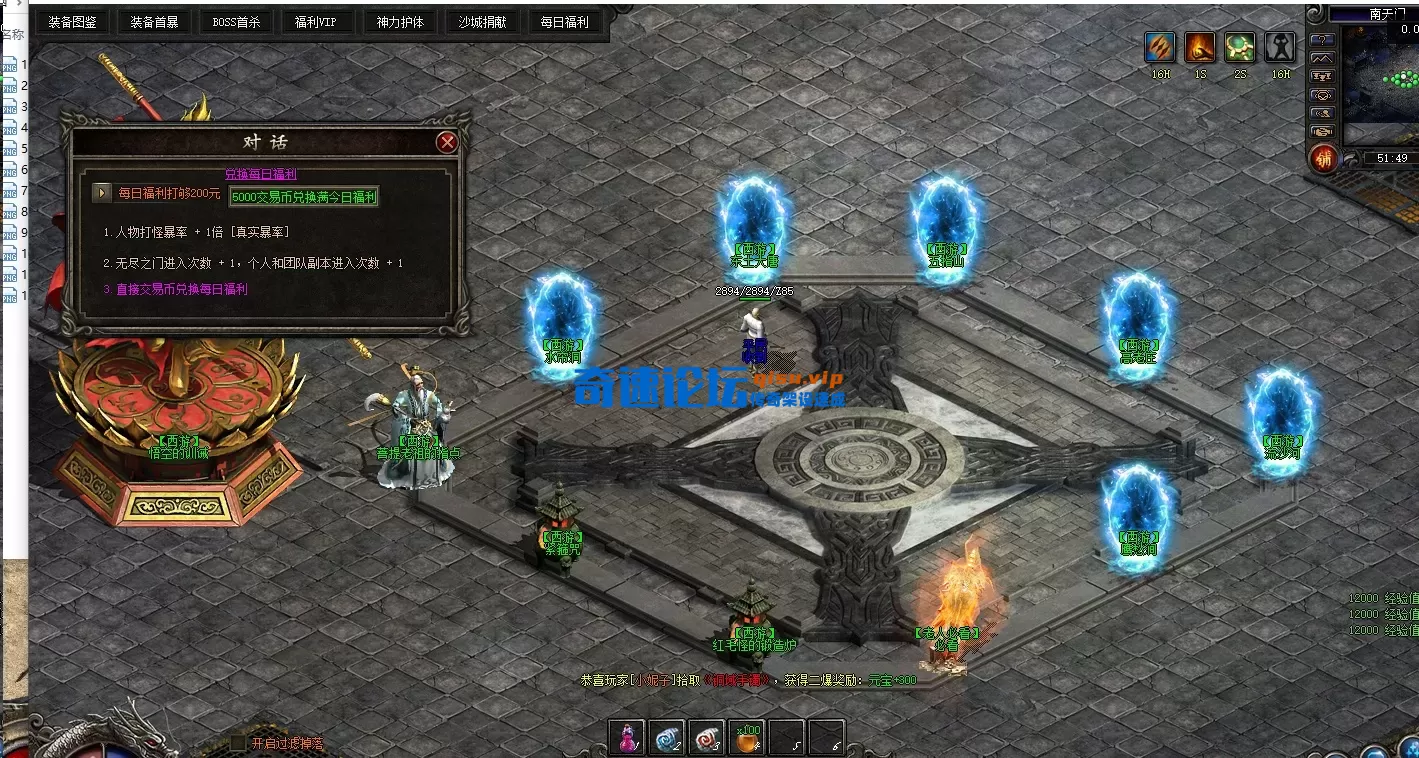
Task: Click the arrow button beside 每日福利打够200元
Action: click(x=102, y=193)
